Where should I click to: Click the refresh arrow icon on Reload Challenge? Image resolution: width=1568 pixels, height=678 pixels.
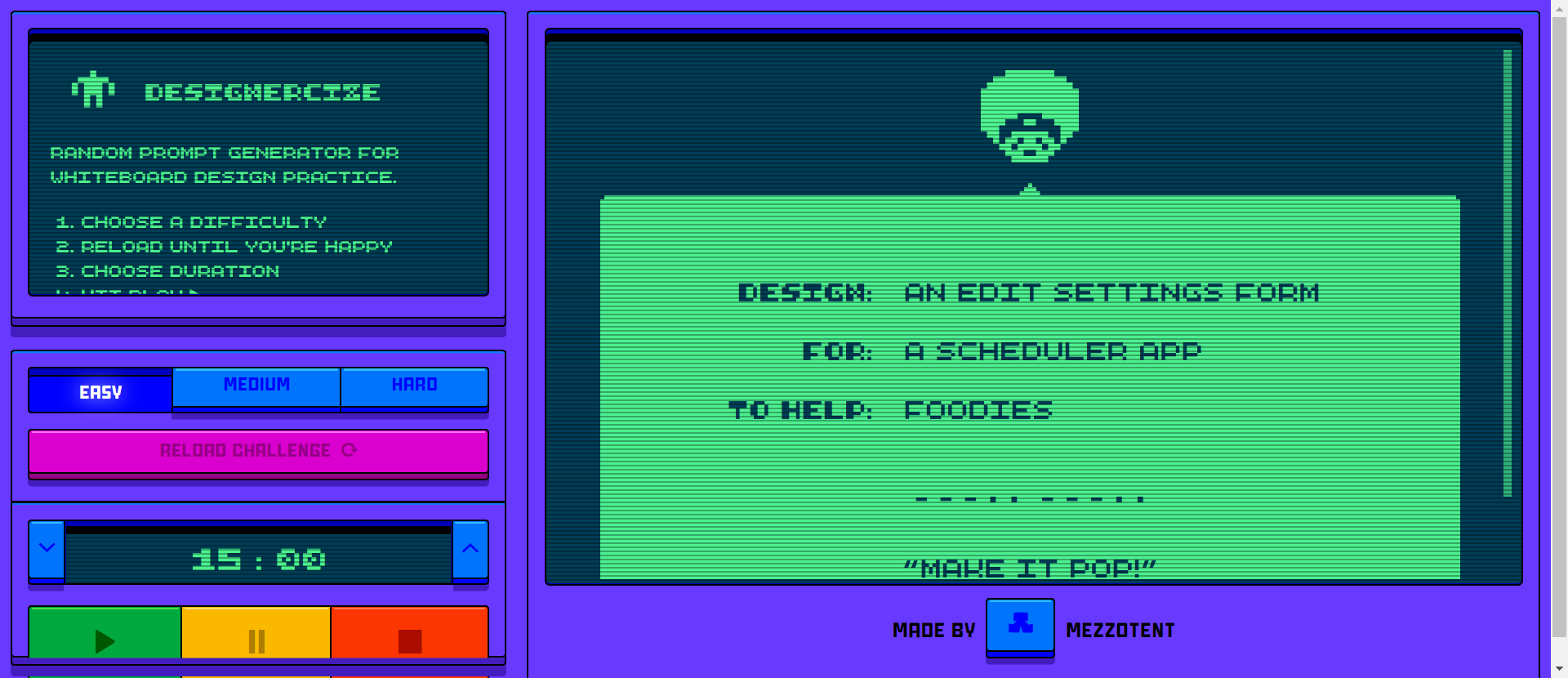pos(350,450)
